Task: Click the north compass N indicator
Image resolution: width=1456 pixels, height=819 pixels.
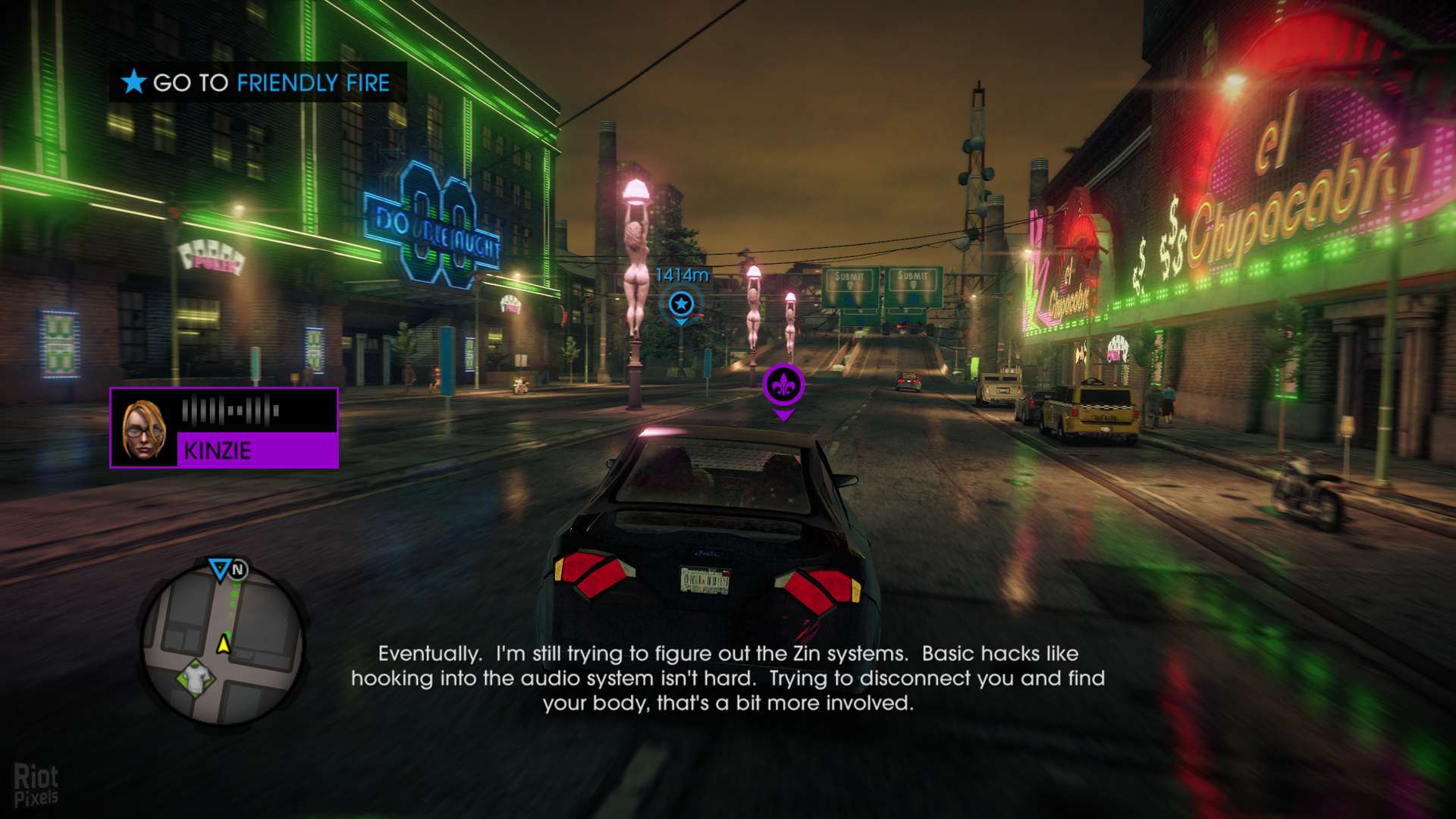Action: (x=238, y=570)
